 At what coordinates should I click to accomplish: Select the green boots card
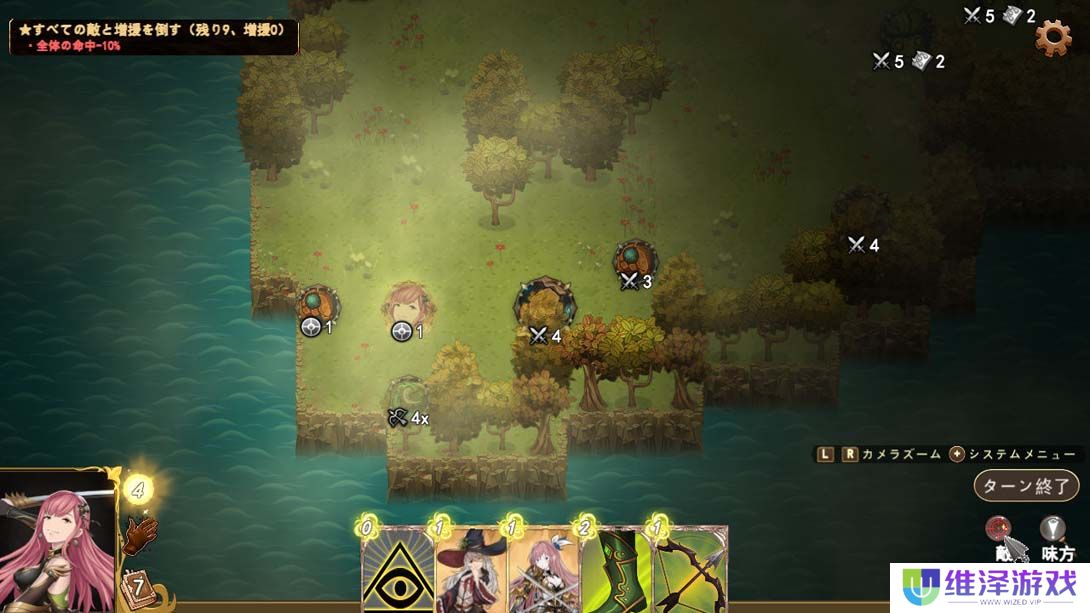(615, 568)
